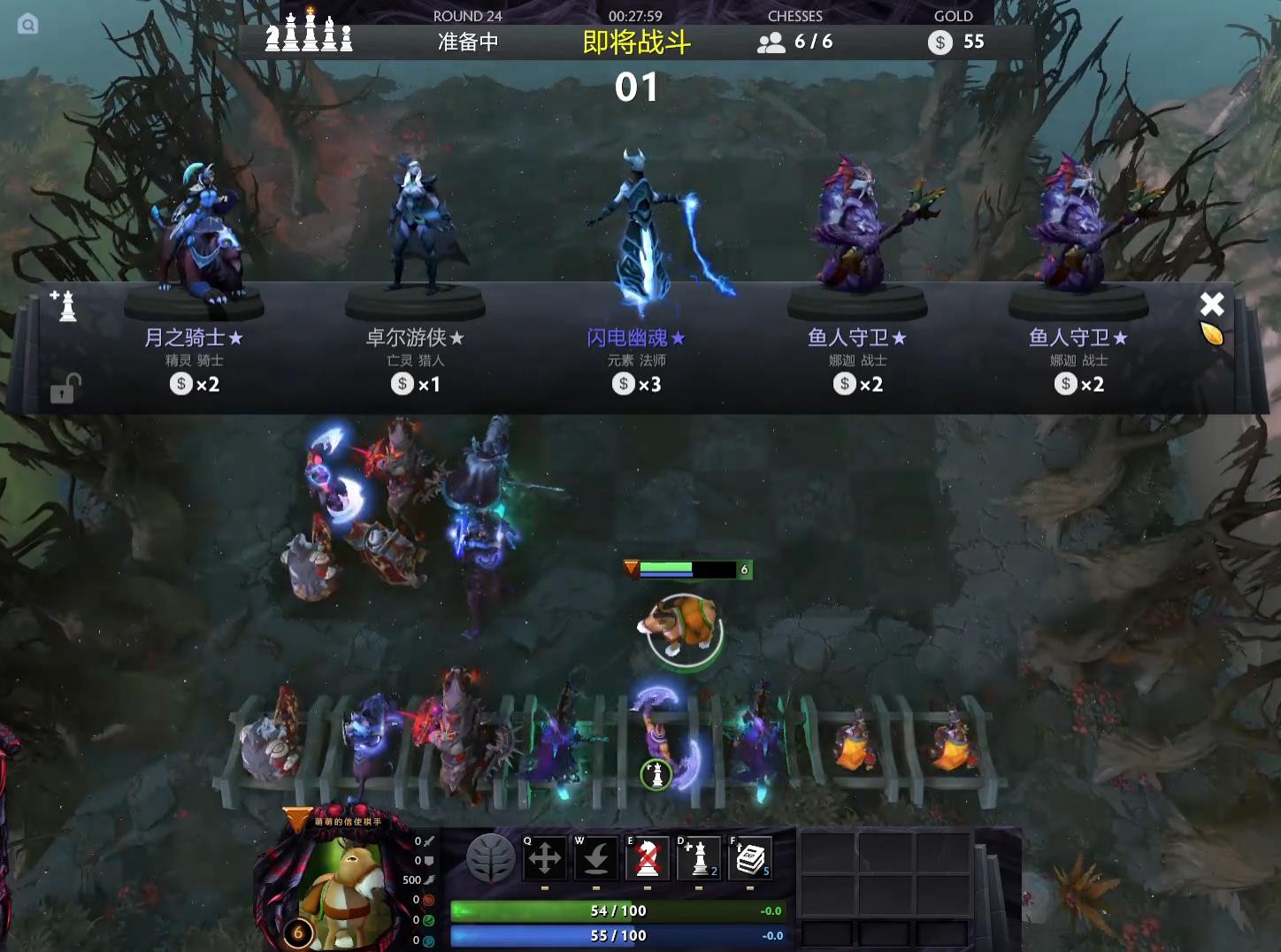Click the golden leaf icon below the X
Screen dimensions: 1281x952
click(x=1211, y=334)
